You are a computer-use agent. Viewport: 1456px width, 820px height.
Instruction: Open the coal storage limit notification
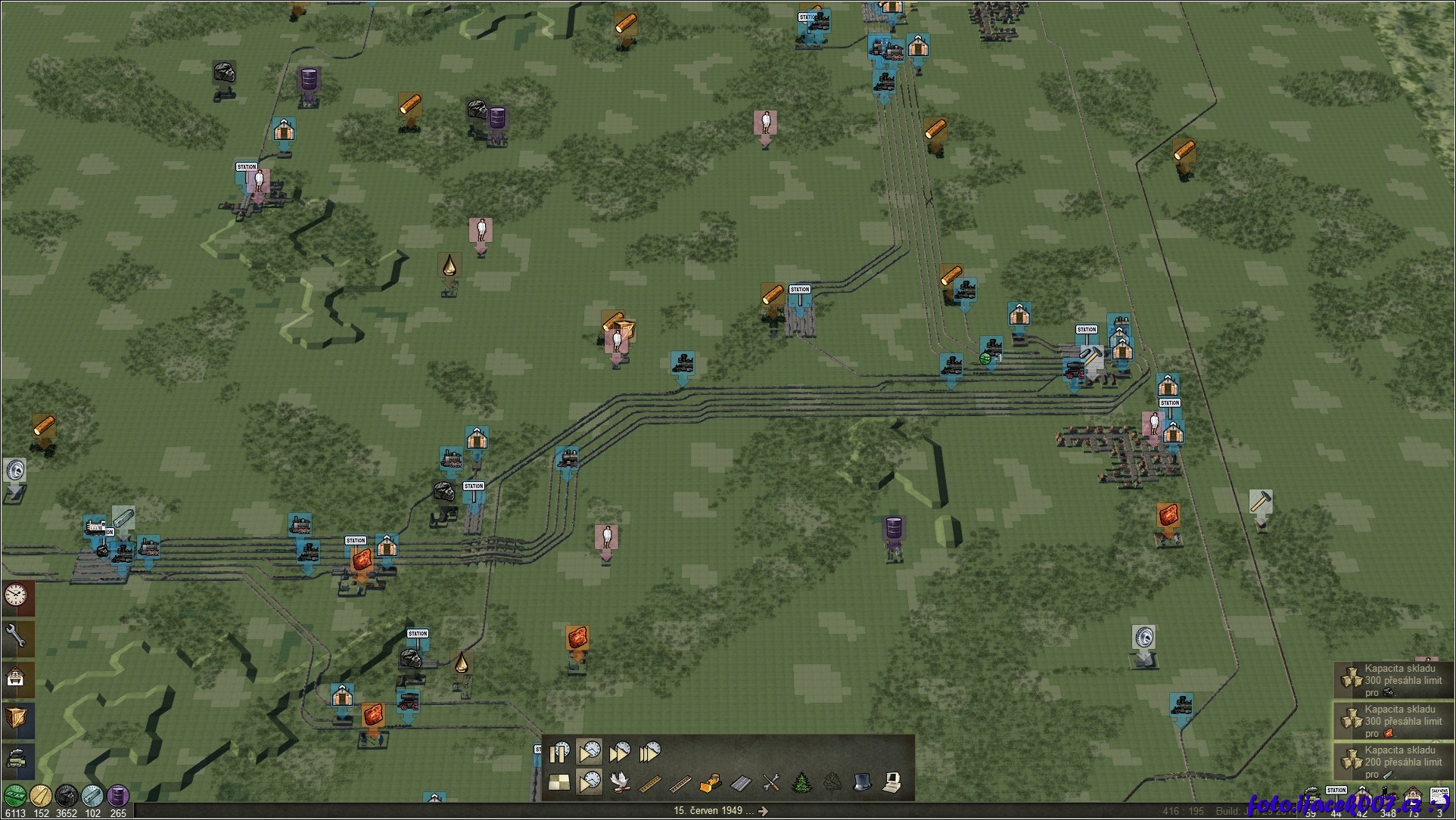[x=1393, y=680]
